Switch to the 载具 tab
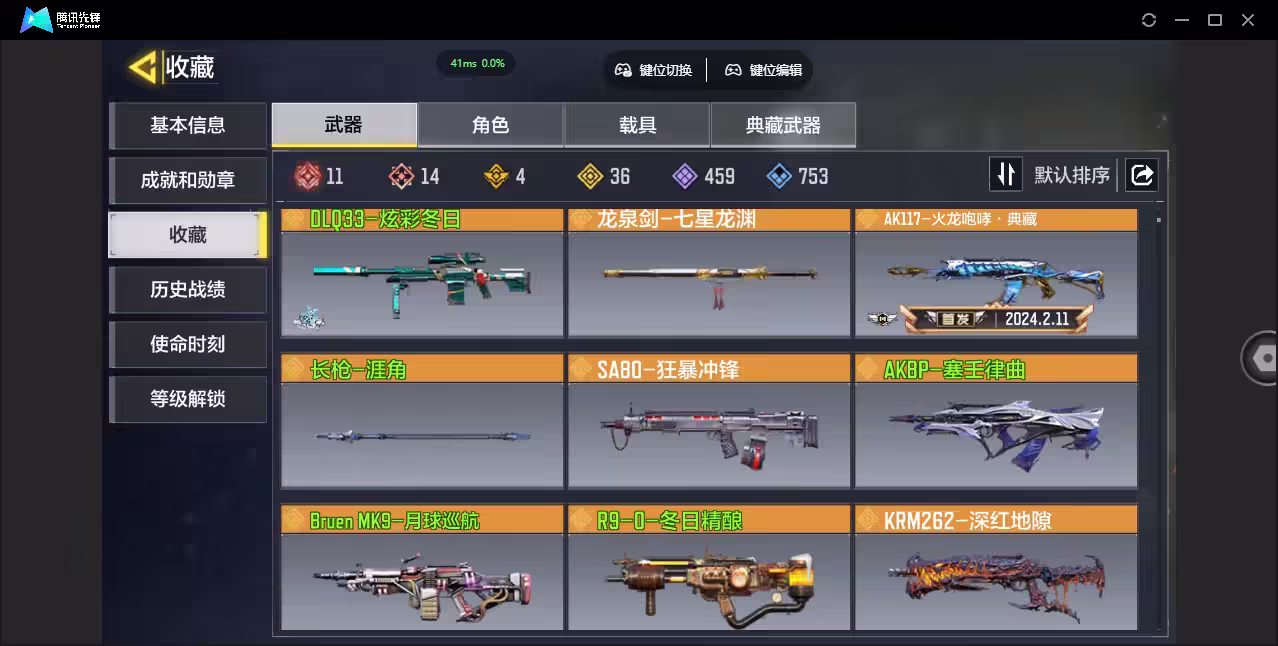The width and height of the screenshot is (1278, 646). point(637,125)
